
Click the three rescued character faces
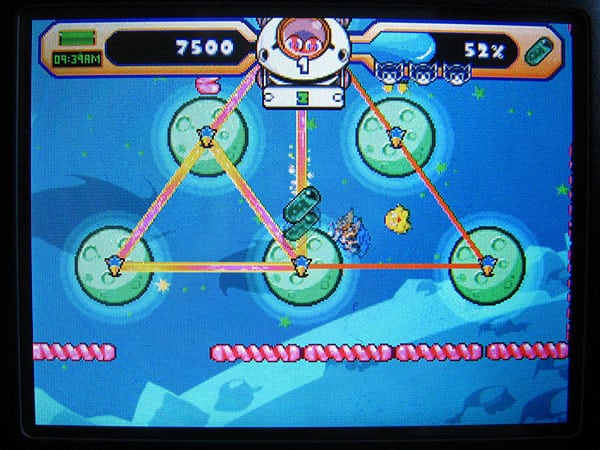point(421,72)
